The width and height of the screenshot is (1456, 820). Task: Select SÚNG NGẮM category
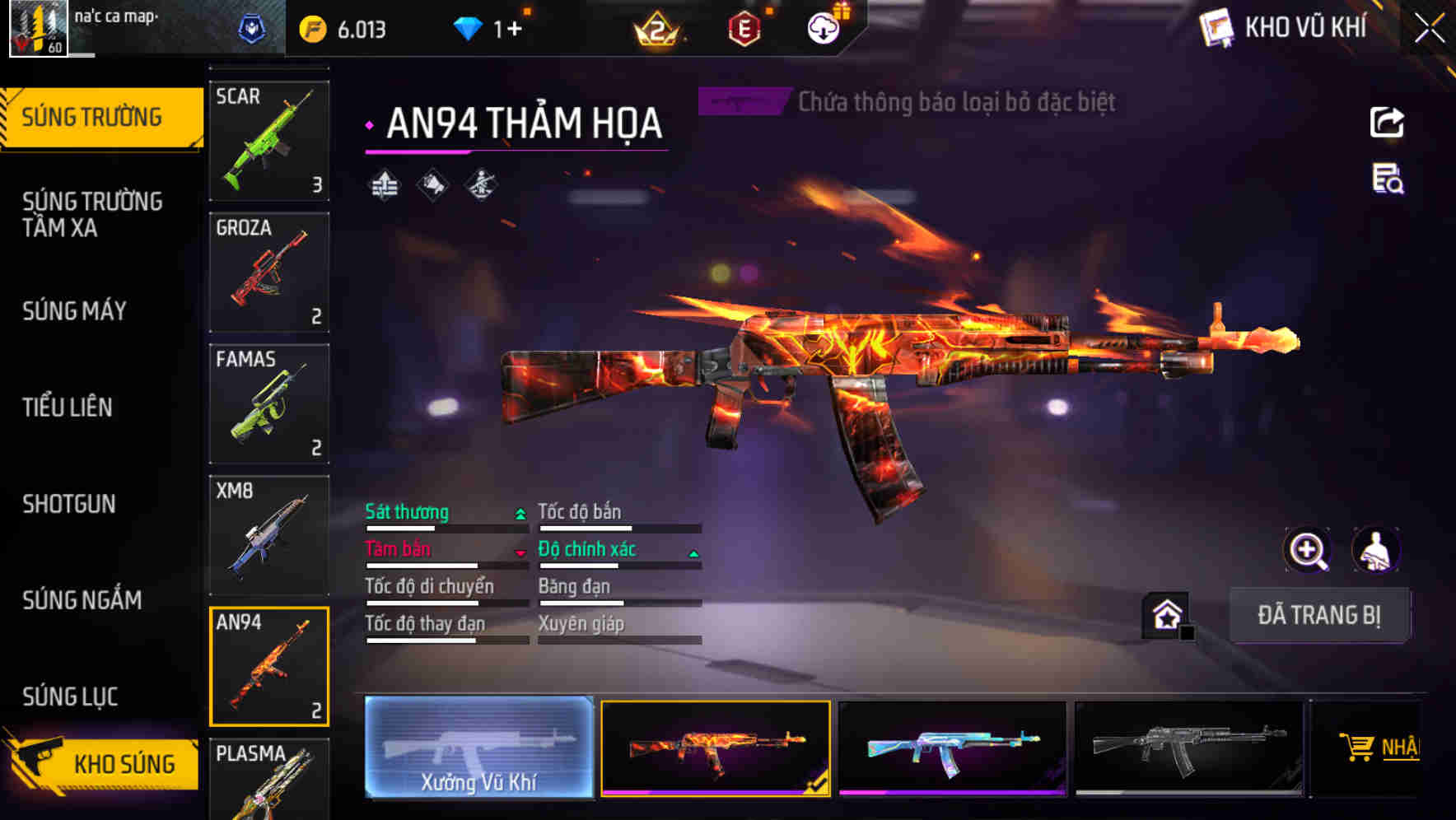(x=81, y=600)
